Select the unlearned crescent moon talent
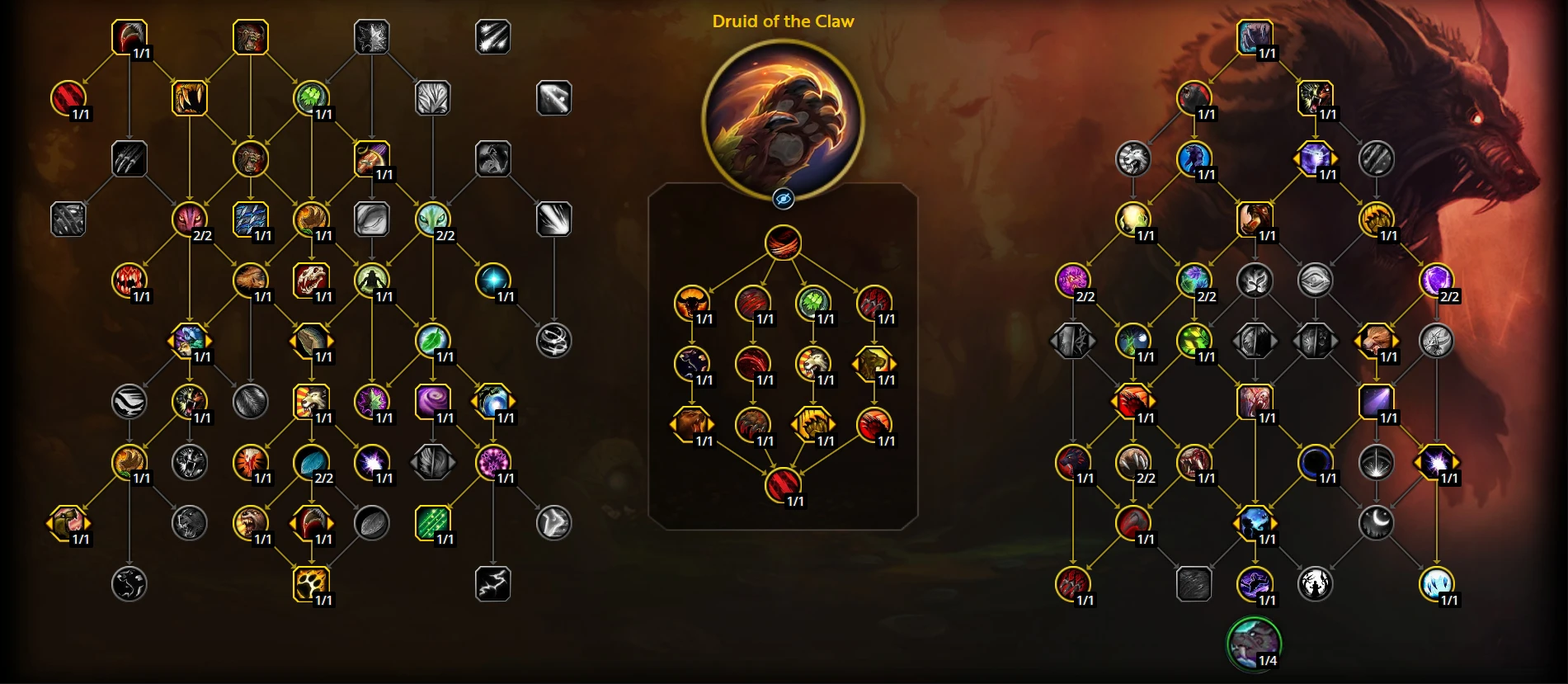 pyautogui.click(x=1376, y=523)
